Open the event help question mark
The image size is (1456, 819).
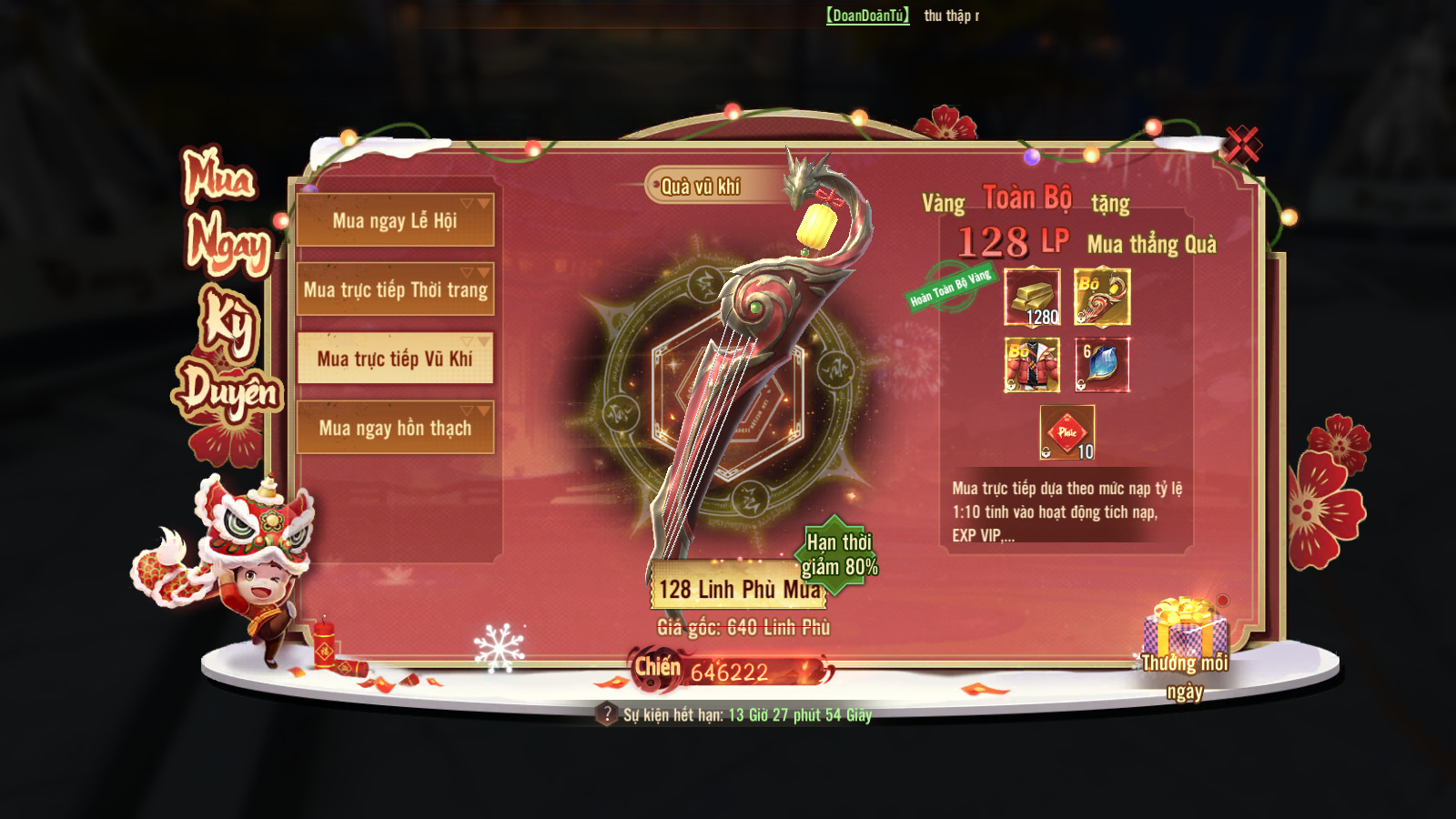click(607, 714)
